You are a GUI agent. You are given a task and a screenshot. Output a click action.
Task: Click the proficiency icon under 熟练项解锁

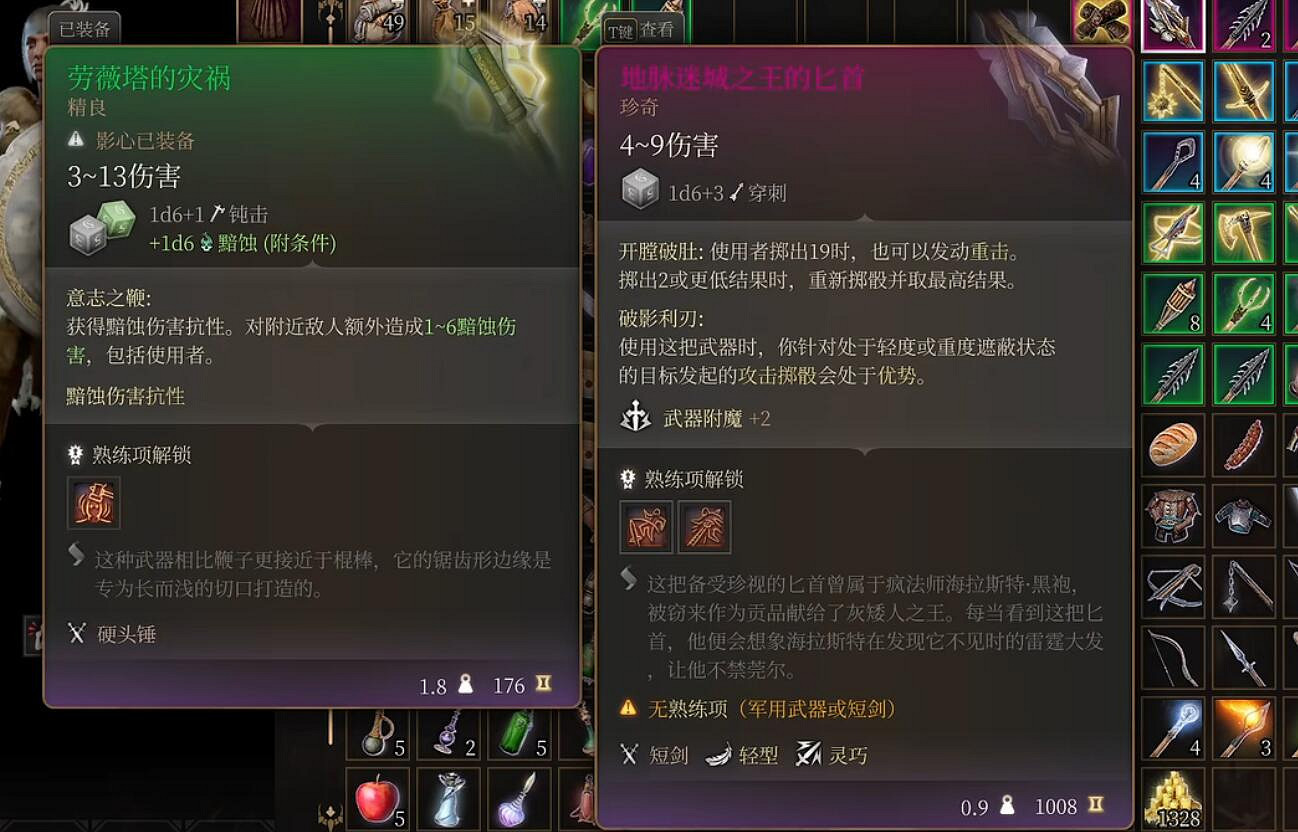tap(93, 503)
